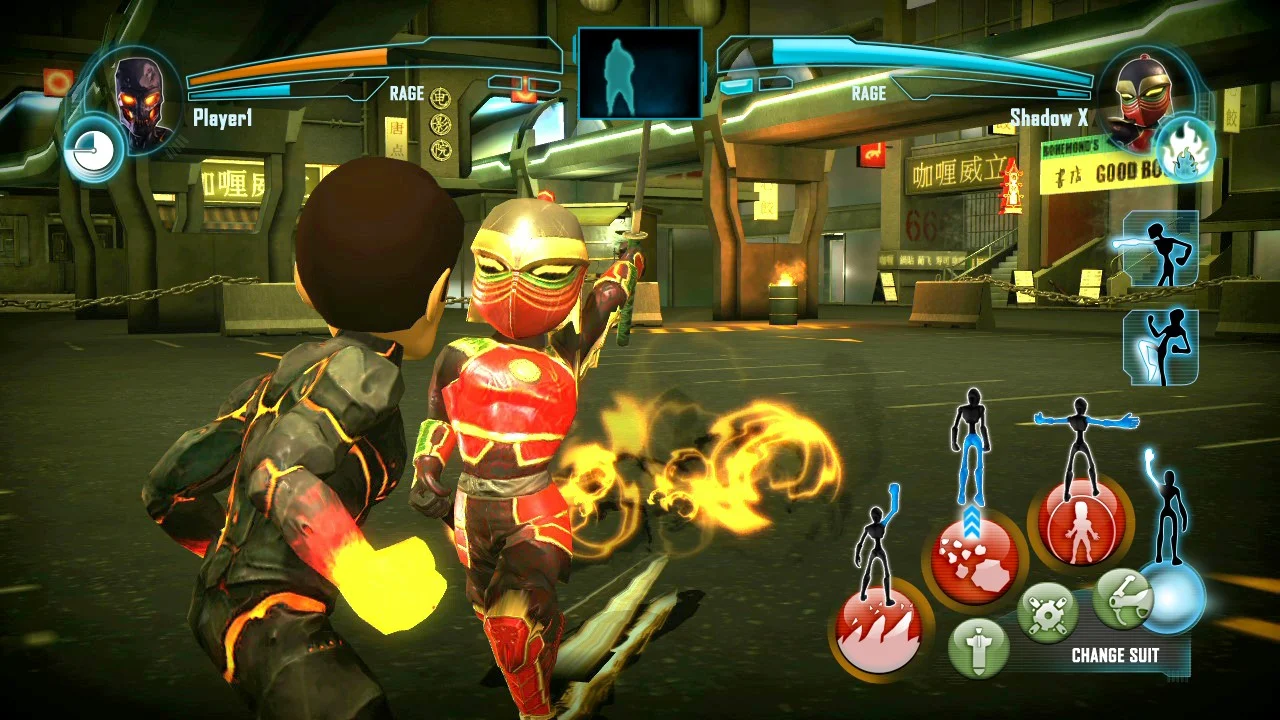
Task: Open Shadow X's character portrait panel
Action: point(1145,95)
